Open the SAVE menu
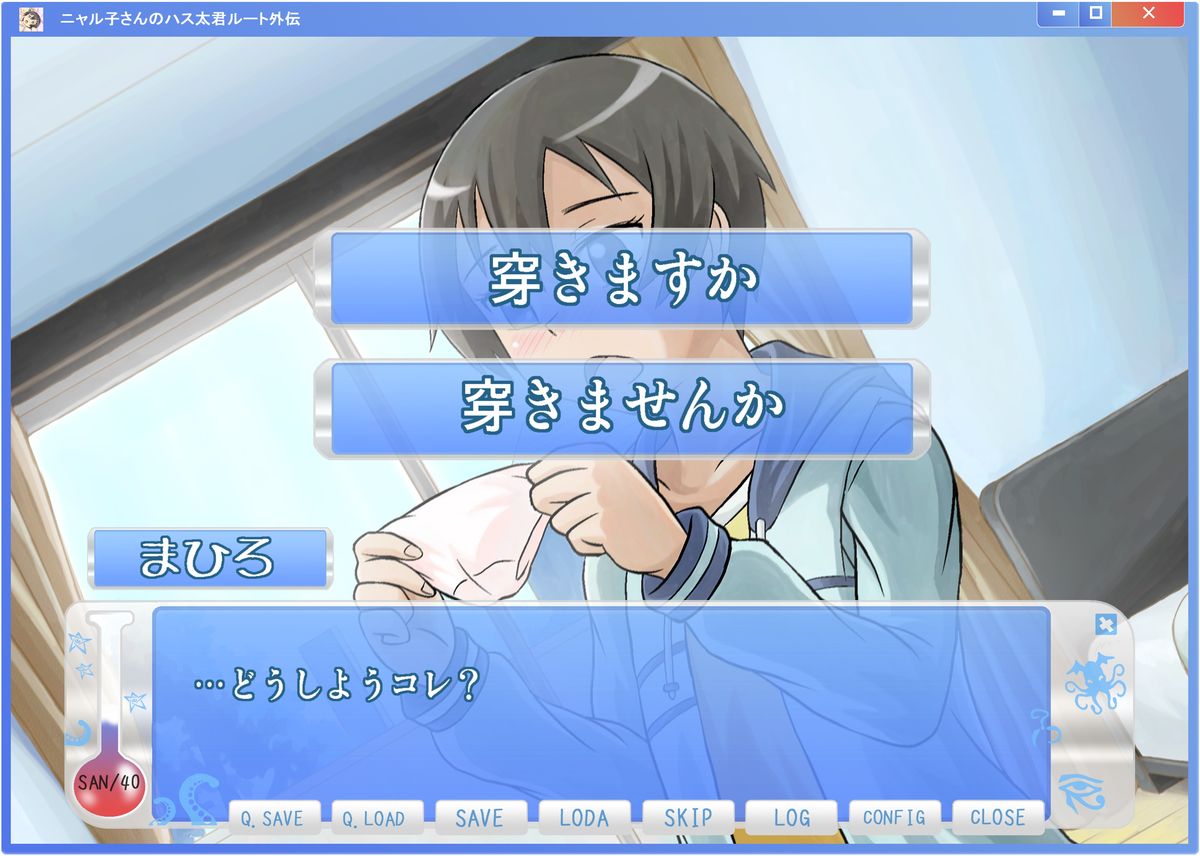The height and width of the screenshot is (856, 1200). pyautogui.click(x=479, y=818)
